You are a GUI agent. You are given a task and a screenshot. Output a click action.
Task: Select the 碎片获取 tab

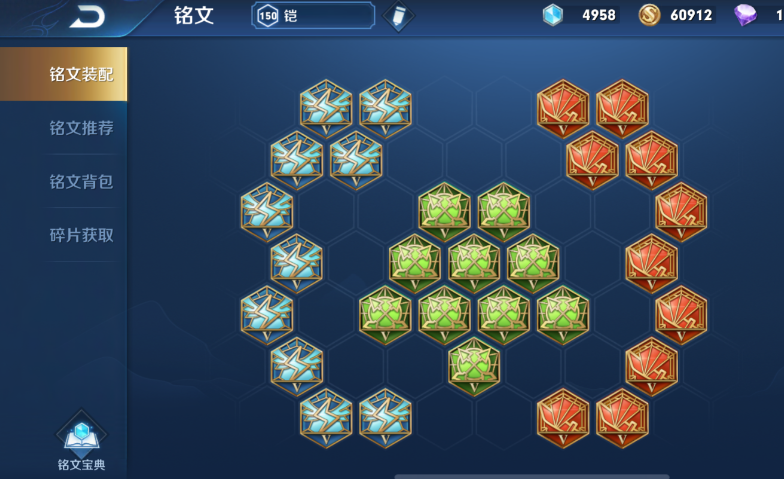click(81, 236)
